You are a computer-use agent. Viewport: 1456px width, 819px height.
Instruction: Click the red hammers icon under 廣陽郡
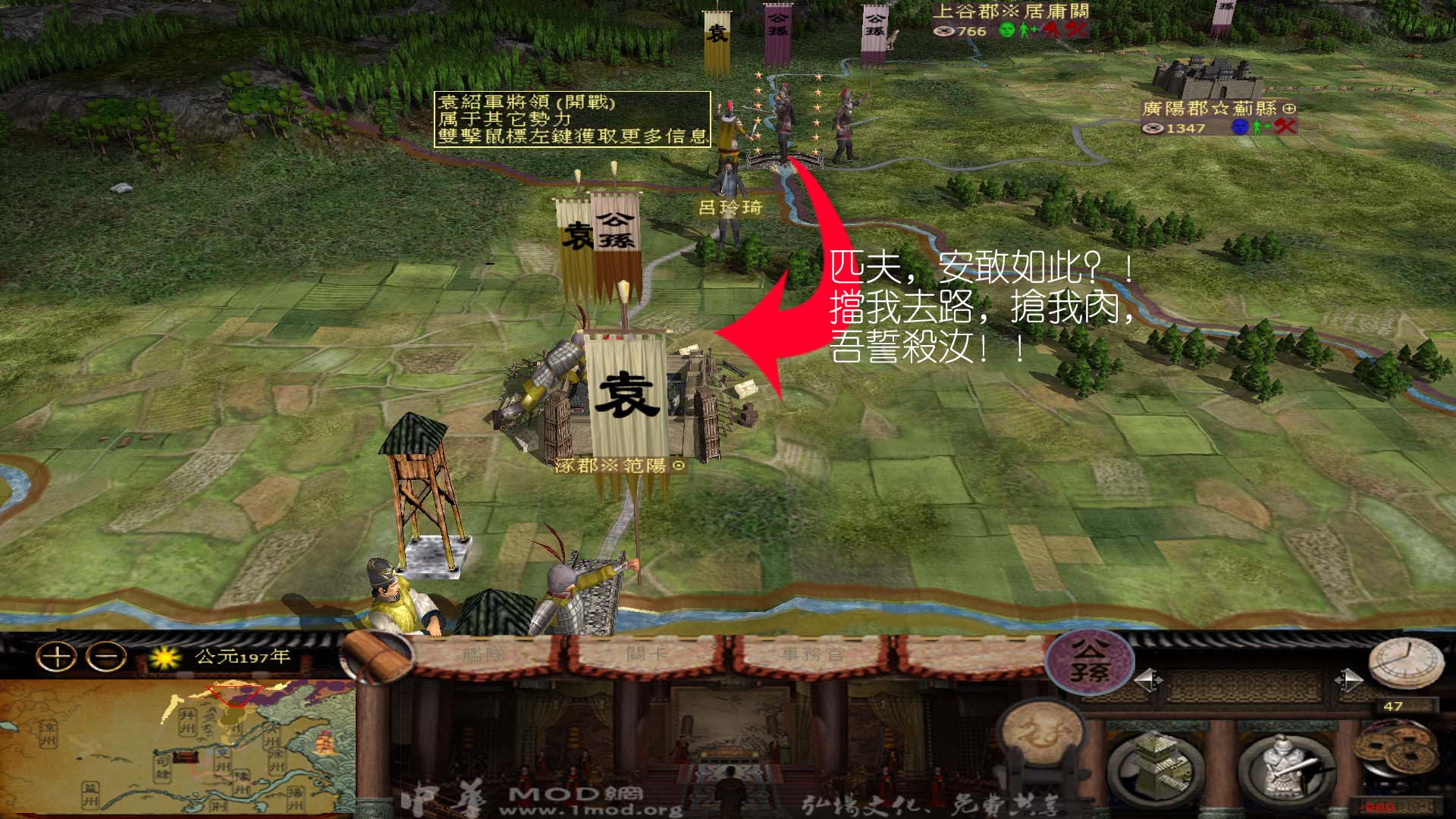click(x=1285, y=127)
